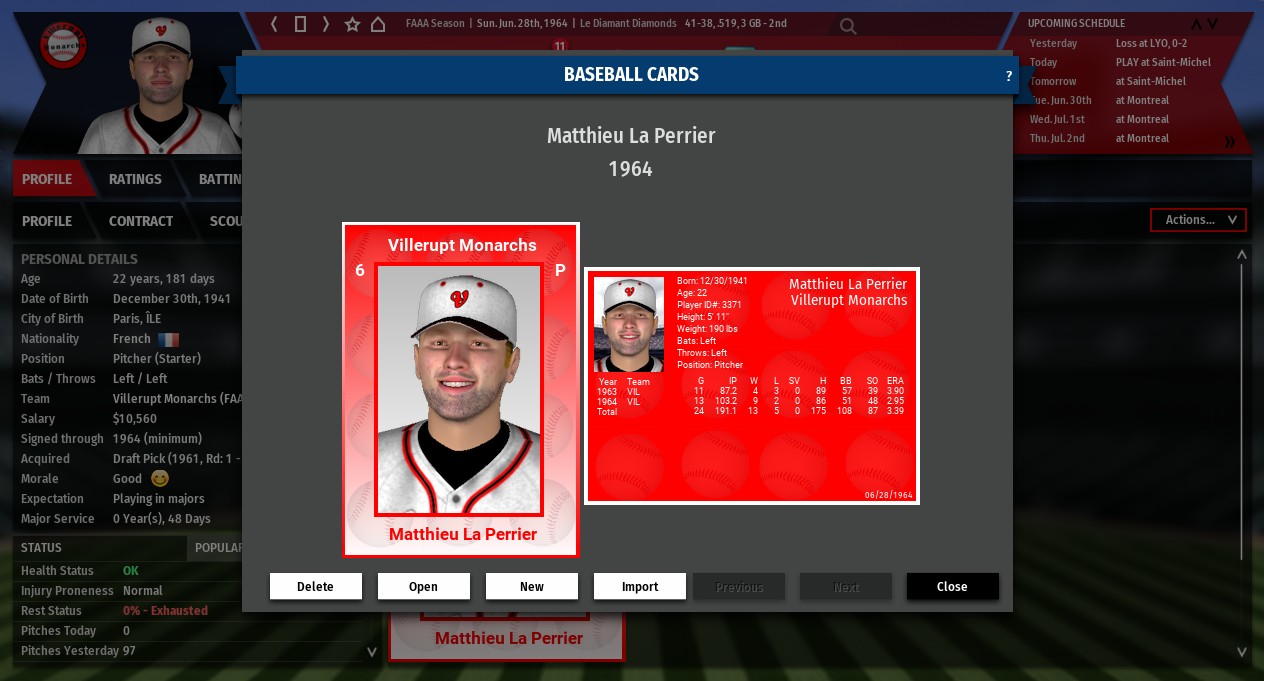Import a baseball card
1264x681 pixels.
tap(639, 587)
